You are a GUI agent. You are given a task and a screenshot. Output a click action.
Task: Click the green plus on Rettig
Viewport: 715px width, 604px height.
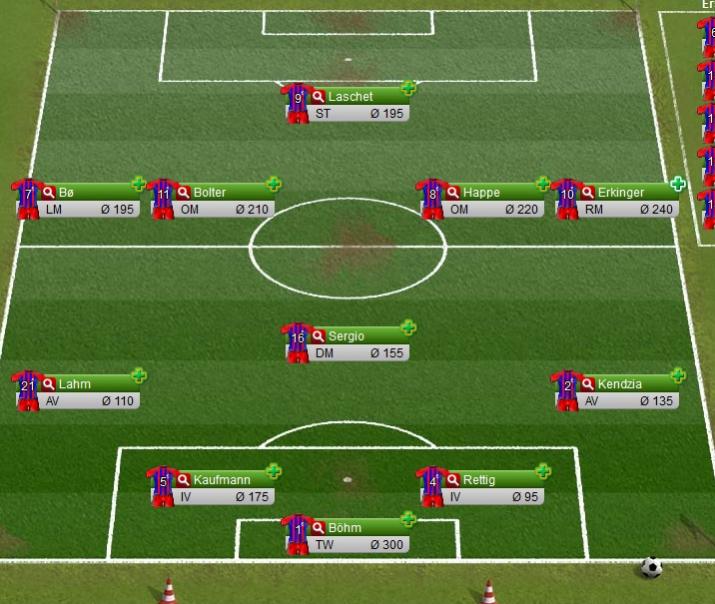point(543,472)
